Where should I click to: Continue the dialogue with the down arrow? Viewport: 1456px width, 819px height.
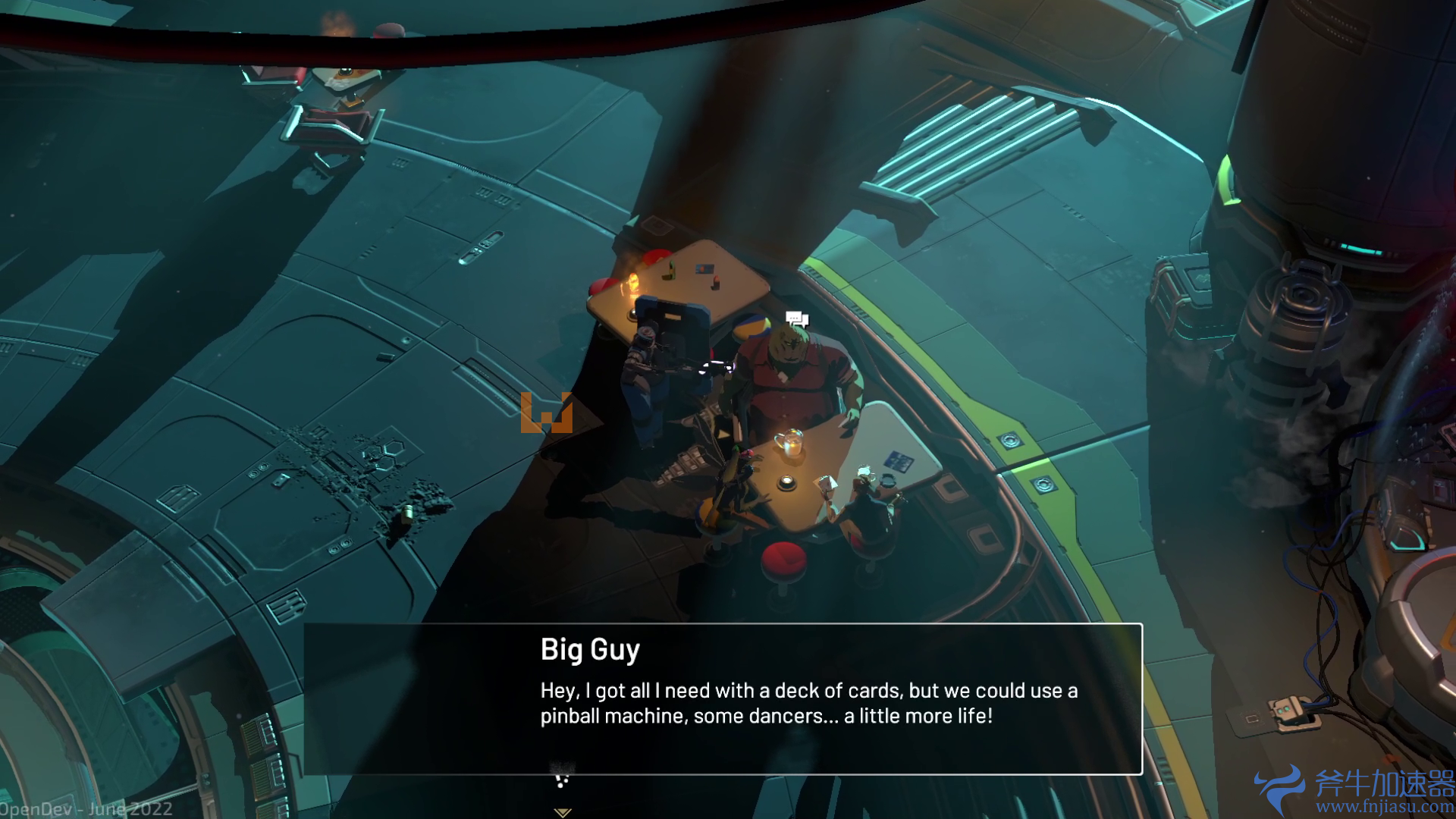[562, 811]
